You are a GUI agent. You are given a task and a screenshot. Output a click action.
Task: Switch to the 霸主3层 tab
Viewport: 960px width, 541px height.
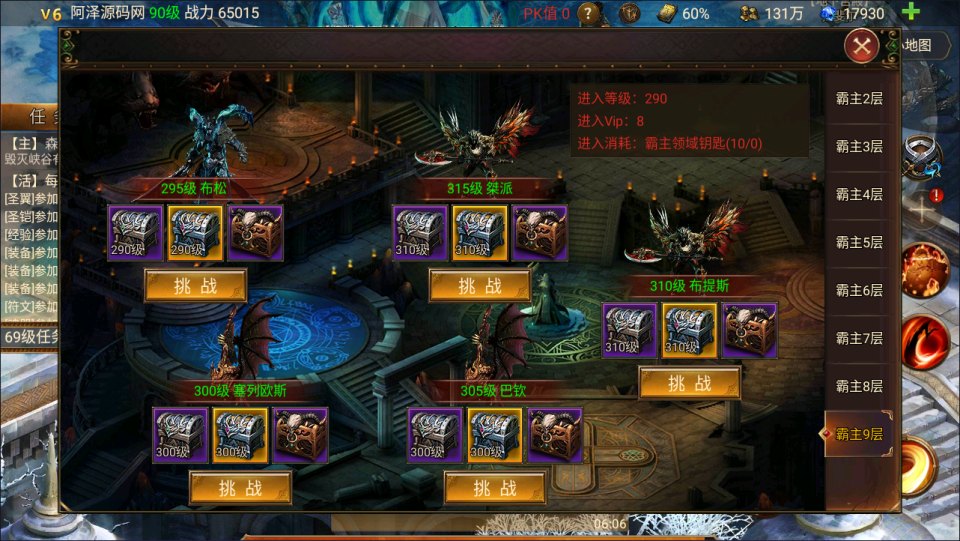pos(859,146)
